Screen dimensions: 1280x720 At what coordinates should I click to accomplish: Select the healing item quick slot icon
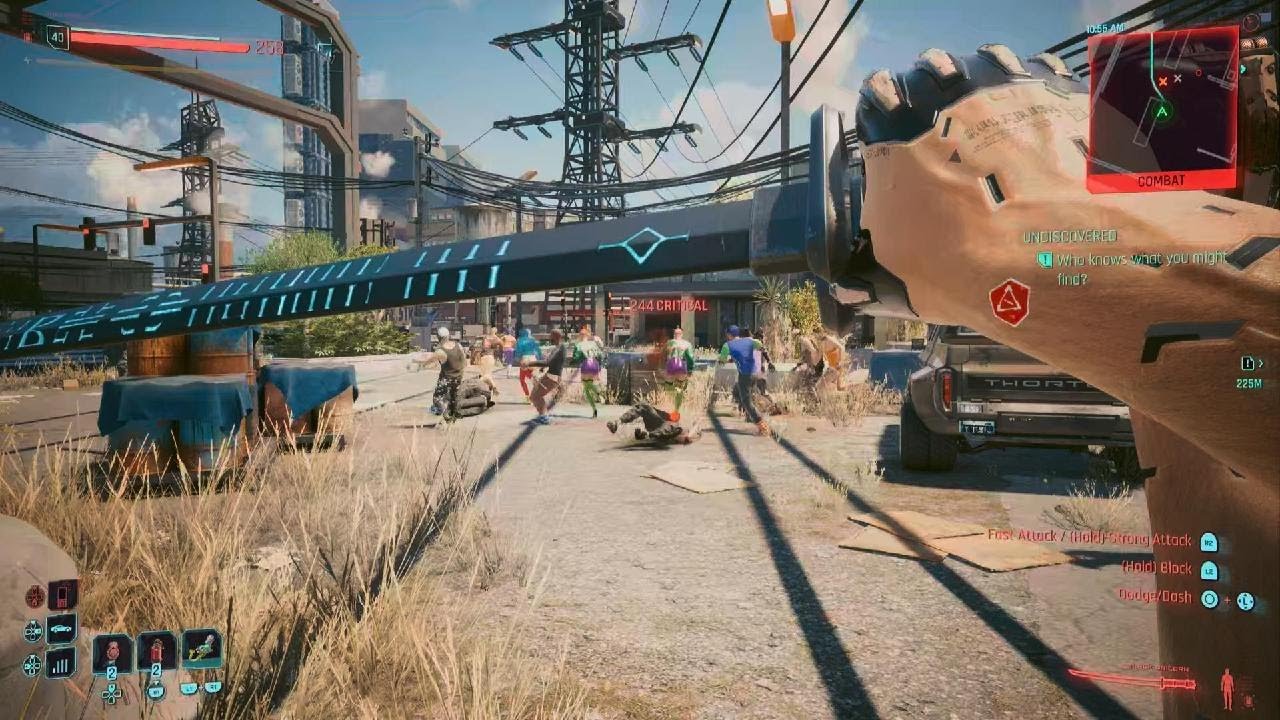tap(156, 650)
